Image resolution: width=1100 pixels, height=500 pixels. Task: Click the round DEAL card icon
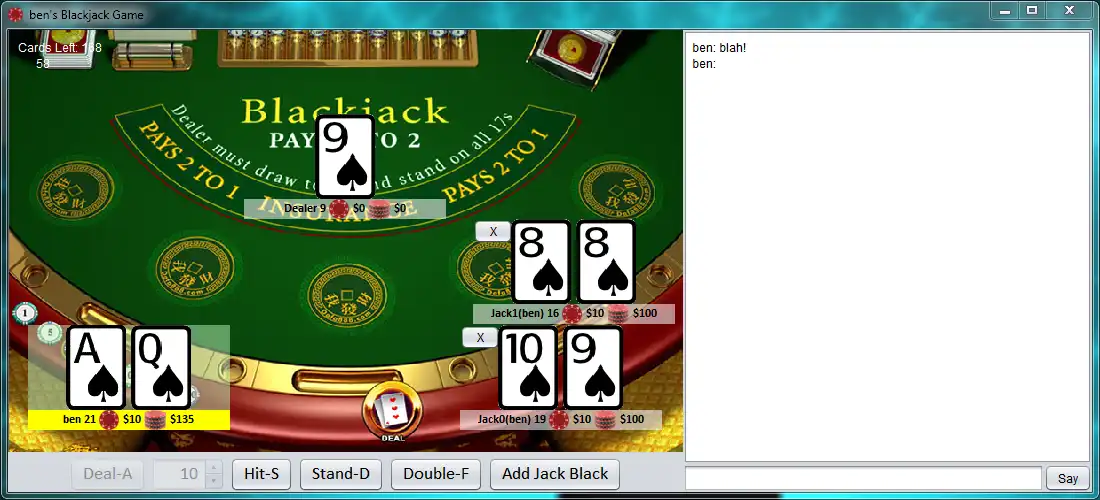[391, 409]
